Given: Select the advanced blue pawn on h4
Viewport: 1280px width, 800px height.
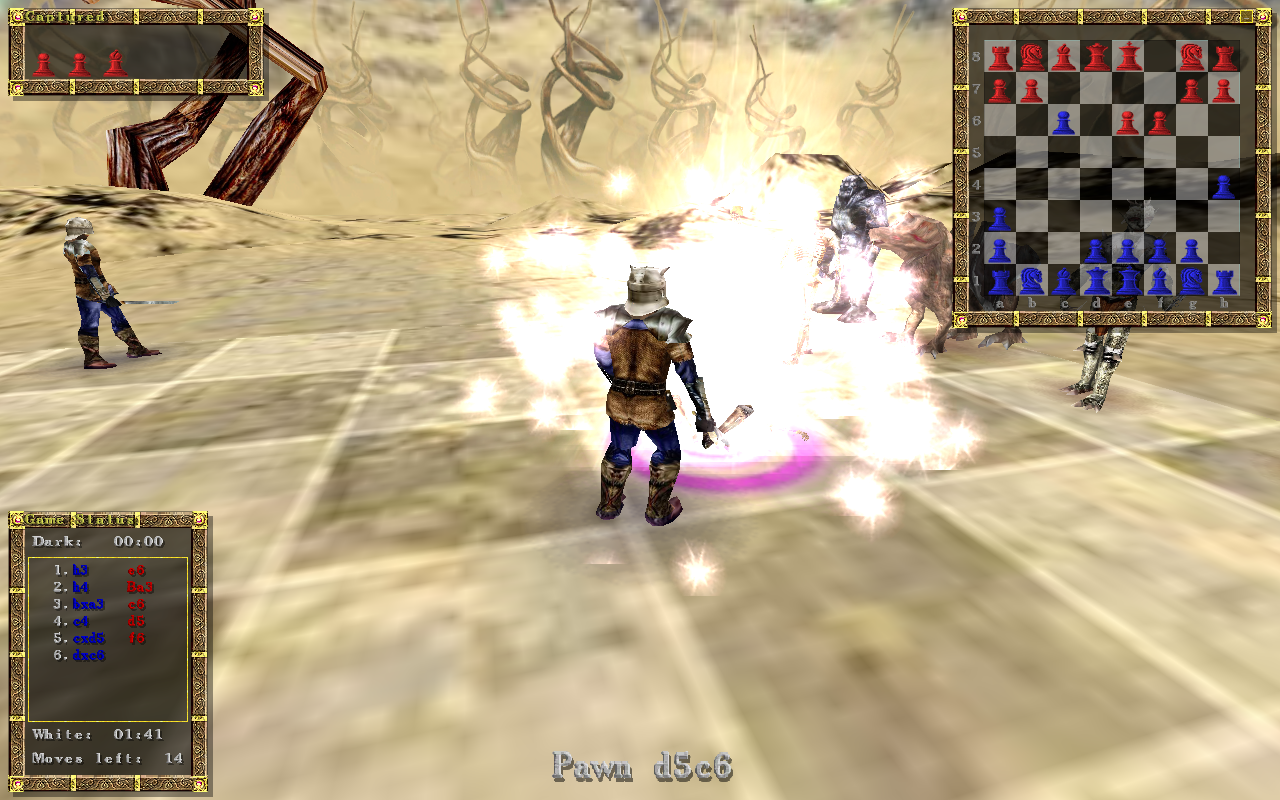Looking at the screenshot, I should point(1224,186).
